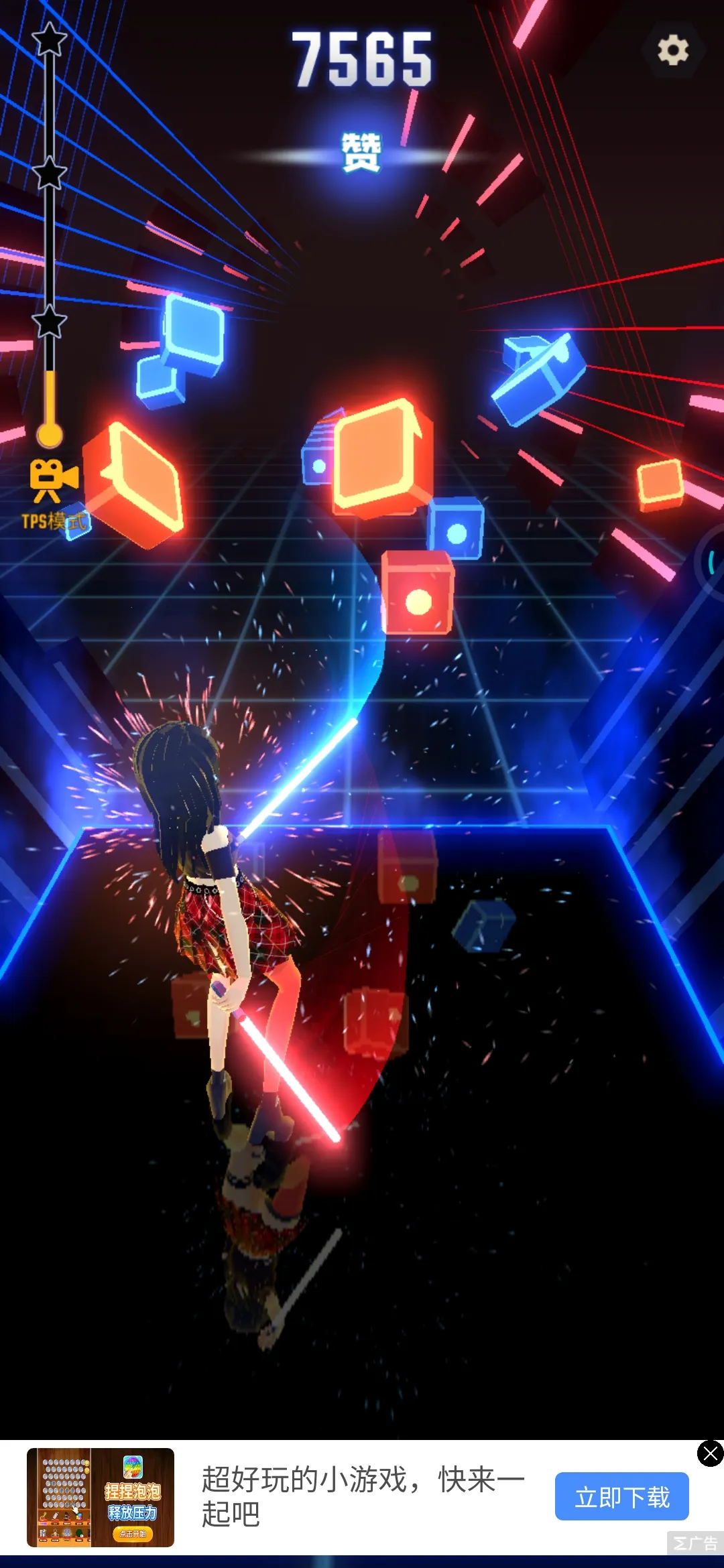This screenshot has width=724, height=1568.
Task: Close the bottom ad banner
Action: [710, 1453]
